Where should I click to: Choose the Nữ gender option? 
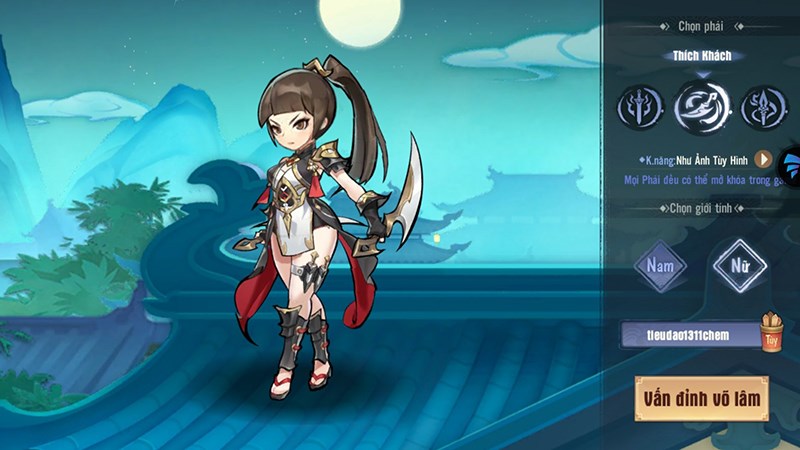[740, 267]
